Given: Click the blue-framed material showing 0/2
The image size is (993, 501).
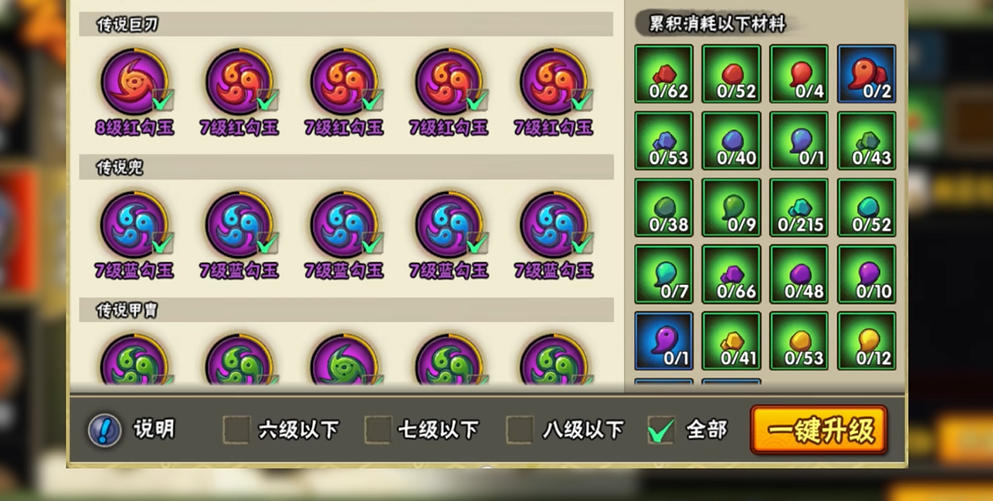Looking at the screenshot, I should click(867, 74).
